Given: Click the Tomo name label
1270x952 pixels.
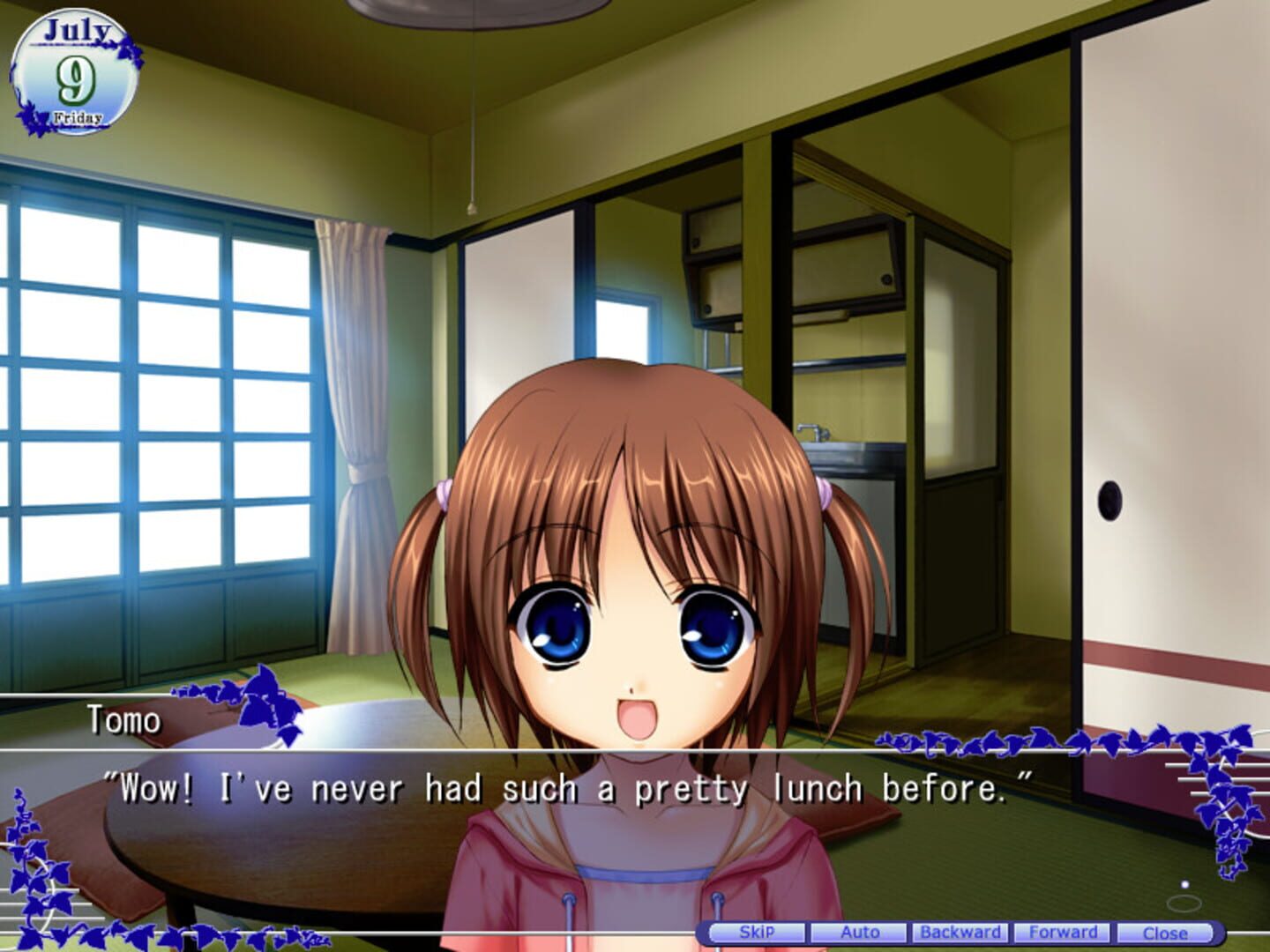Looking at the screenshot, I should [122, 718].
